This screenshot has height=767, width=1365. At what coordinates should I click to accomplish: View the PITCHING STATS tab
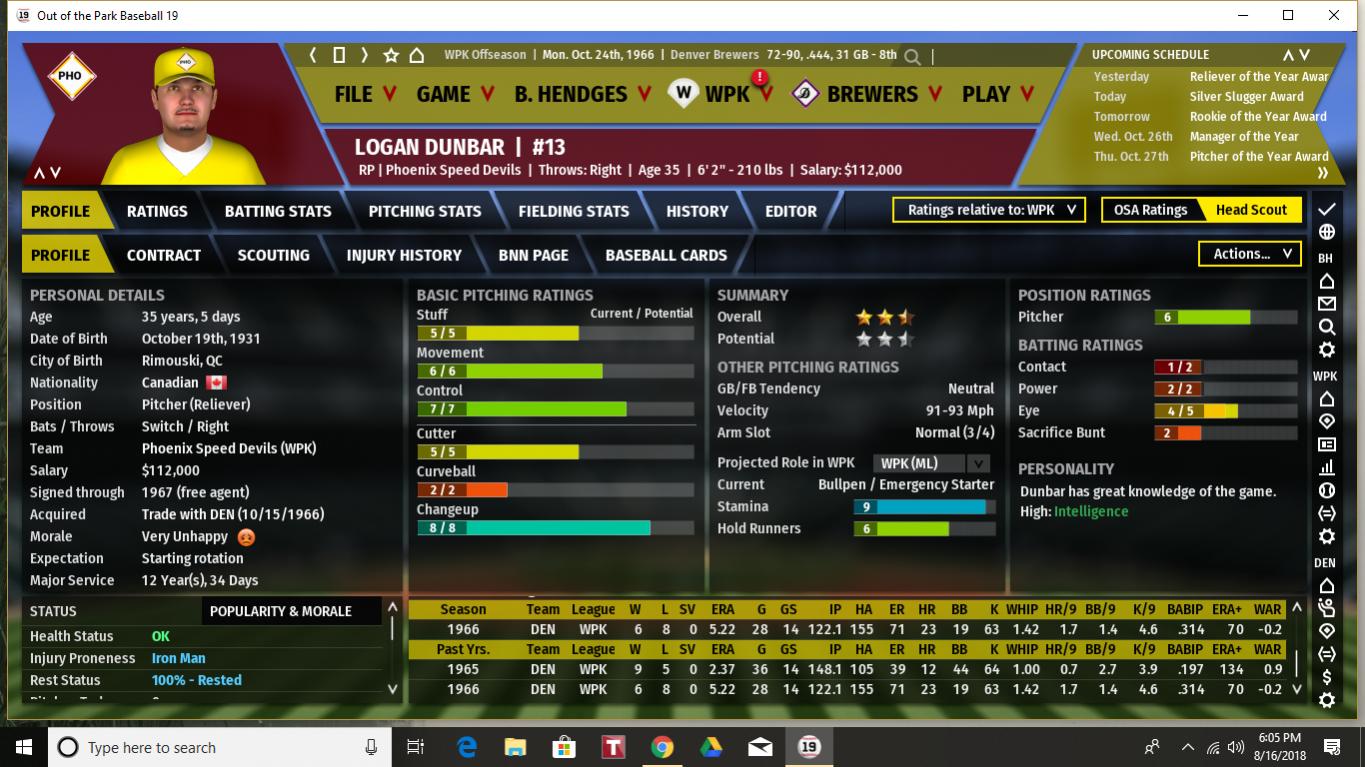[424, 211]
